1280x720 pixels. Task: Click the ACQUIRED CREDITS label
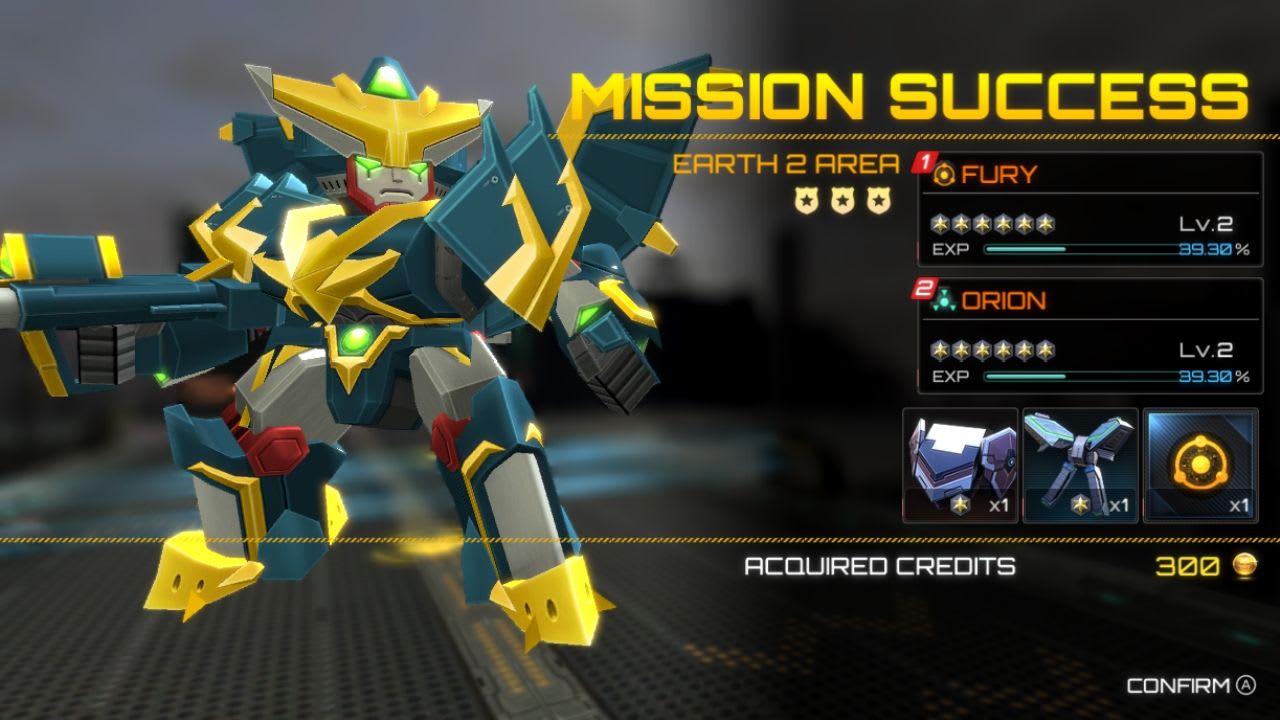pyautogui.click(x=880, y=566)
